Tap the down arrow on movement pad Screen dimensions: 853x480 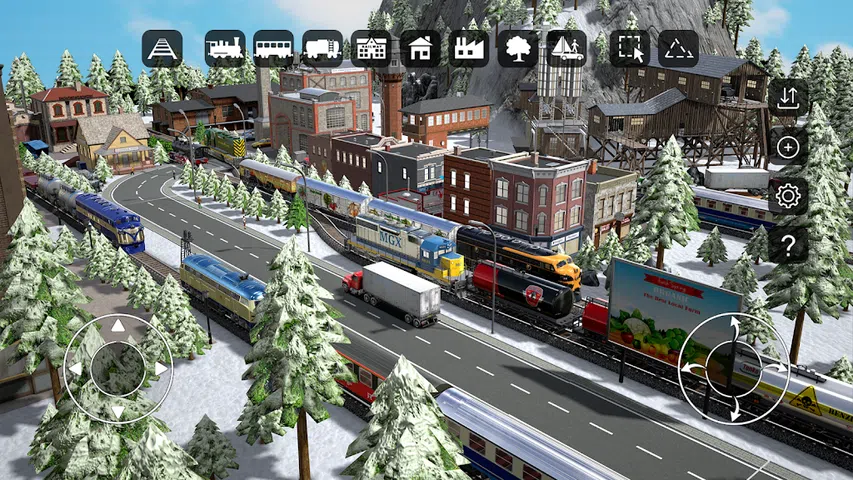(118, 411)
